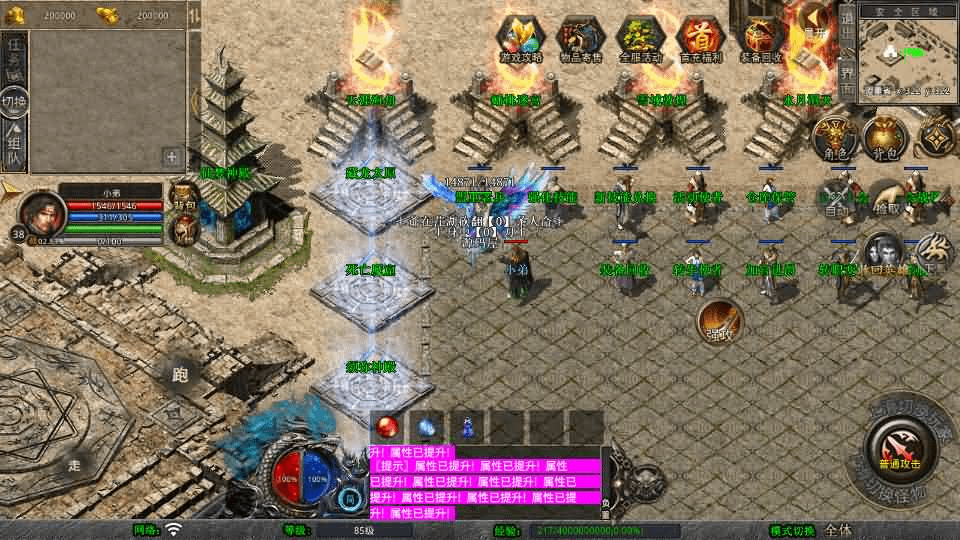The width and height of the screenshot is (960, 540).
Task: Open the 背包 bag beside the character button
Action: tap(884, 137)
